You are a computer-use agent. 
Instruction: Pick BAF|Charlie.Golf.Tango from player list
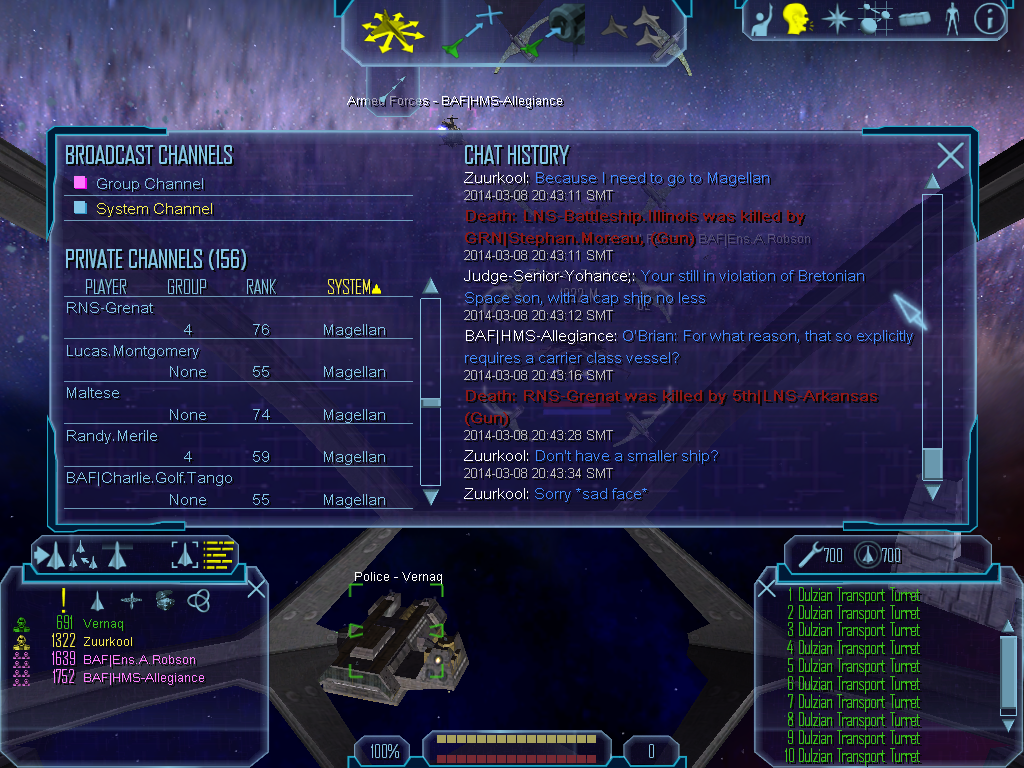tap(149, 478)
